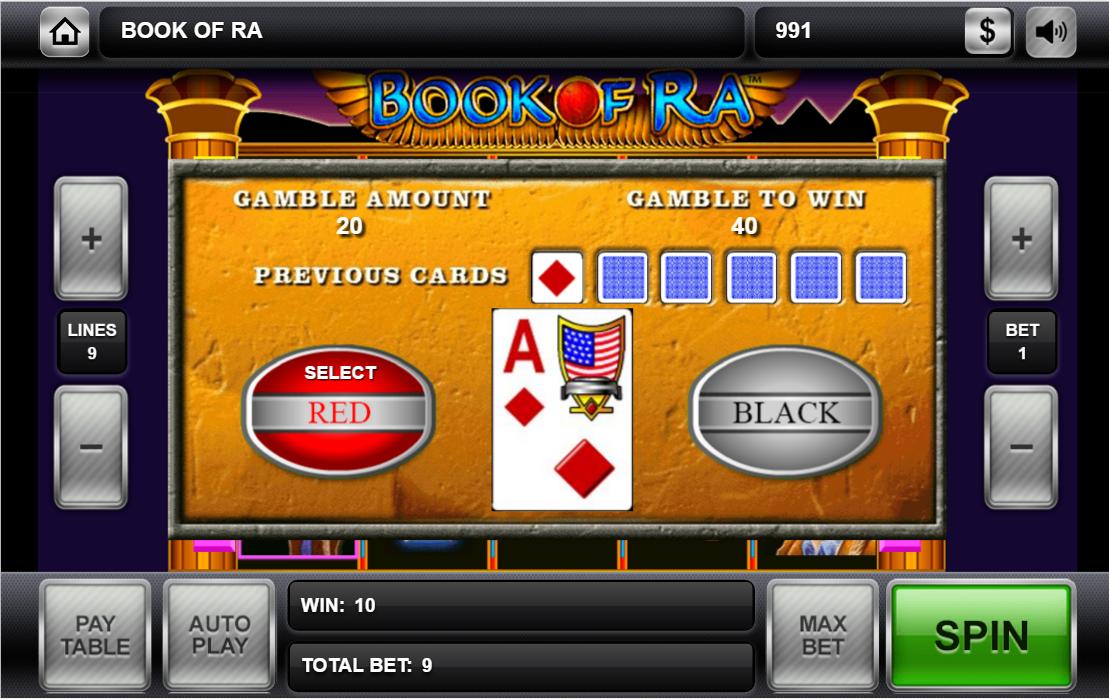This screenshot has height=699, width=1109.
Task: Open the dollar sign cashier button
Action: point(988,32)
